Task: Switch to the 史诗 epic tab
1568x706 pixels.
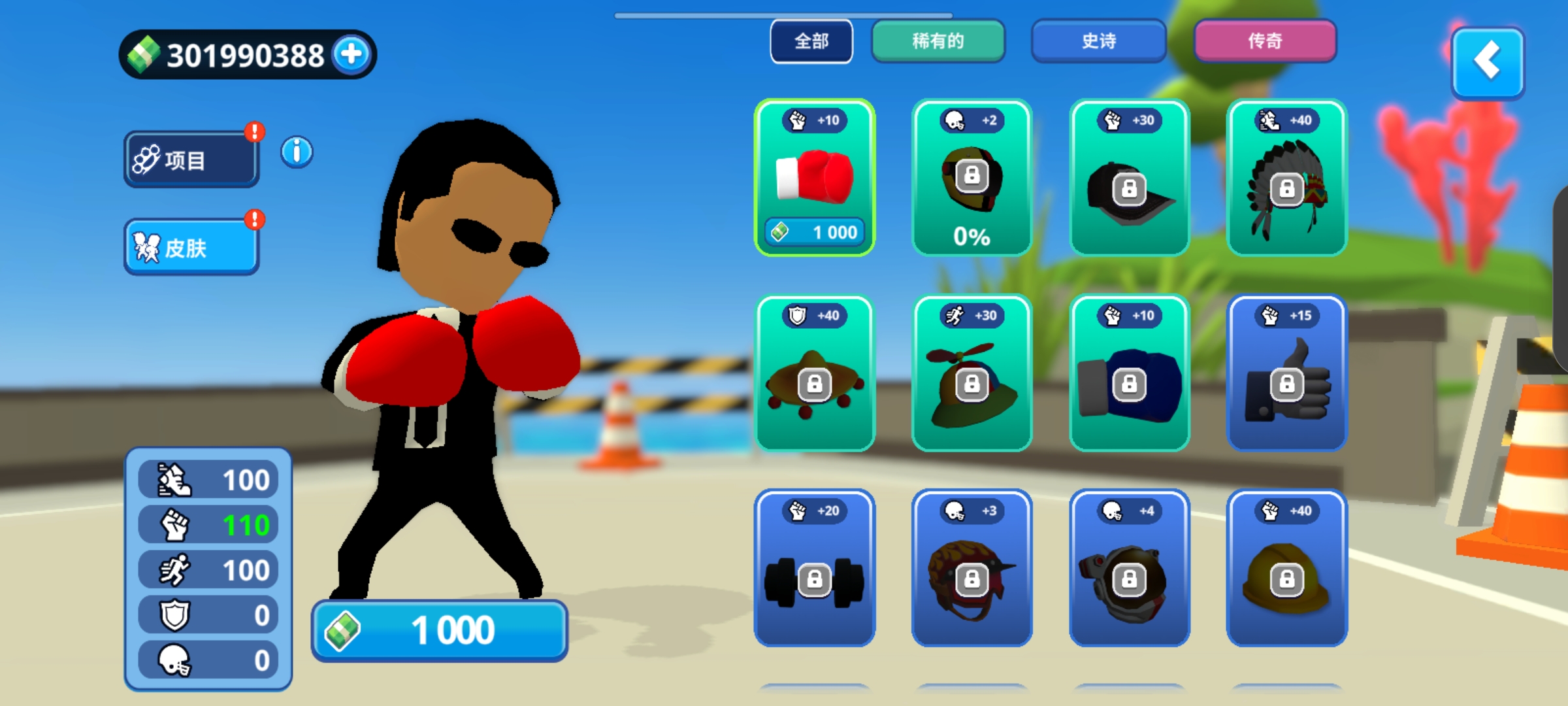Action: (1098, 41)
